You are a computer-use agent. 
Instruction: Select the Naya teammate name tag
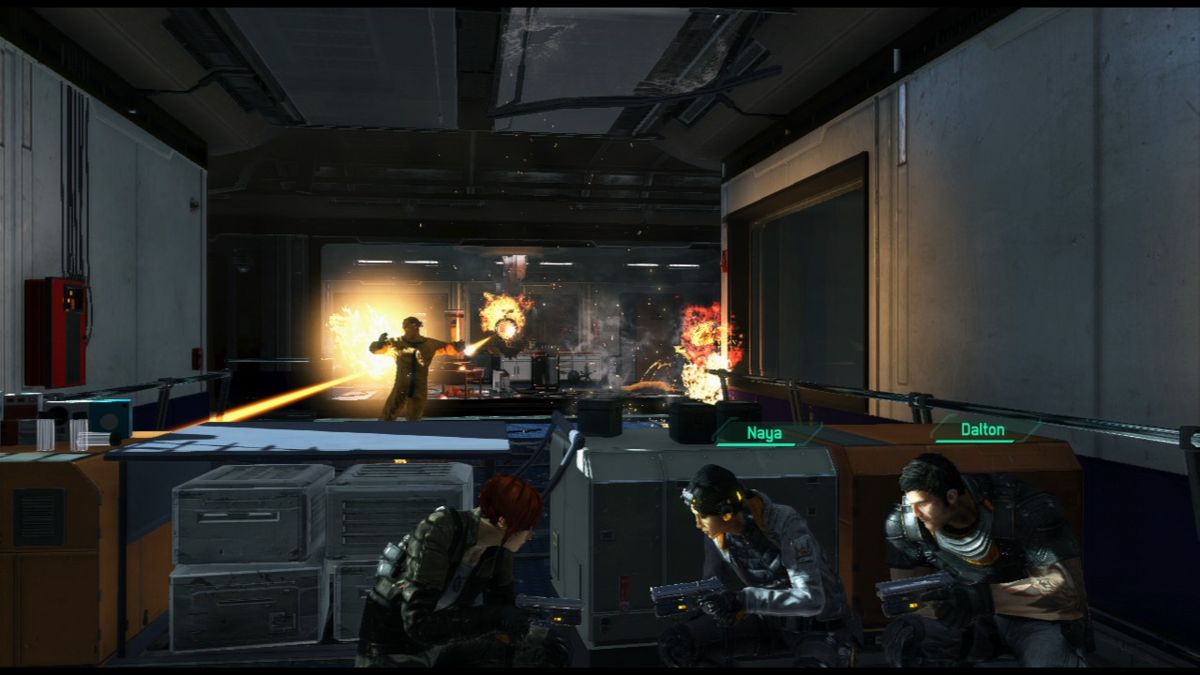[765, 433]
